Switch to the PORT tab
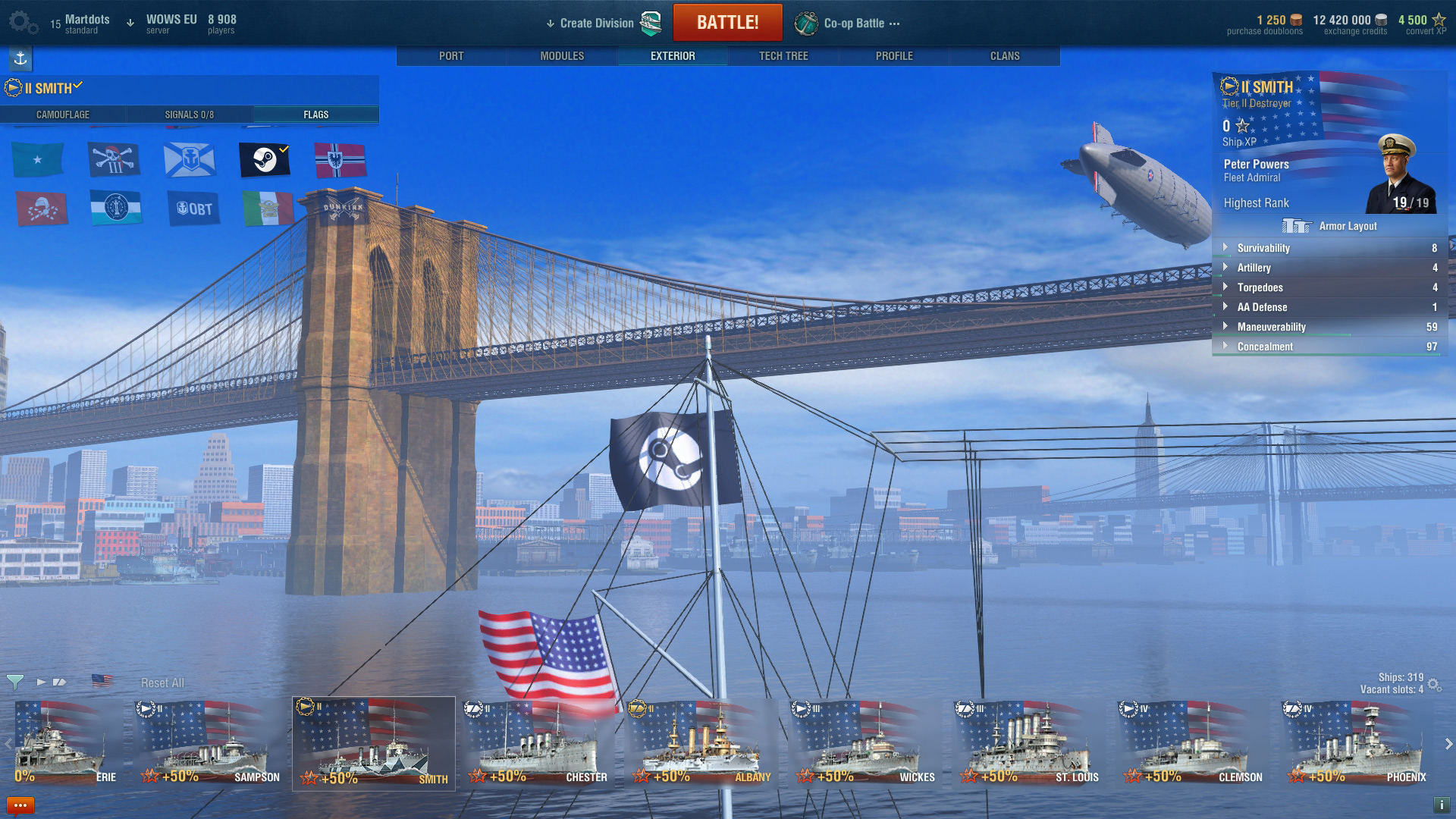The height and width of the screenshot is (819, 1456). [451, 56]
